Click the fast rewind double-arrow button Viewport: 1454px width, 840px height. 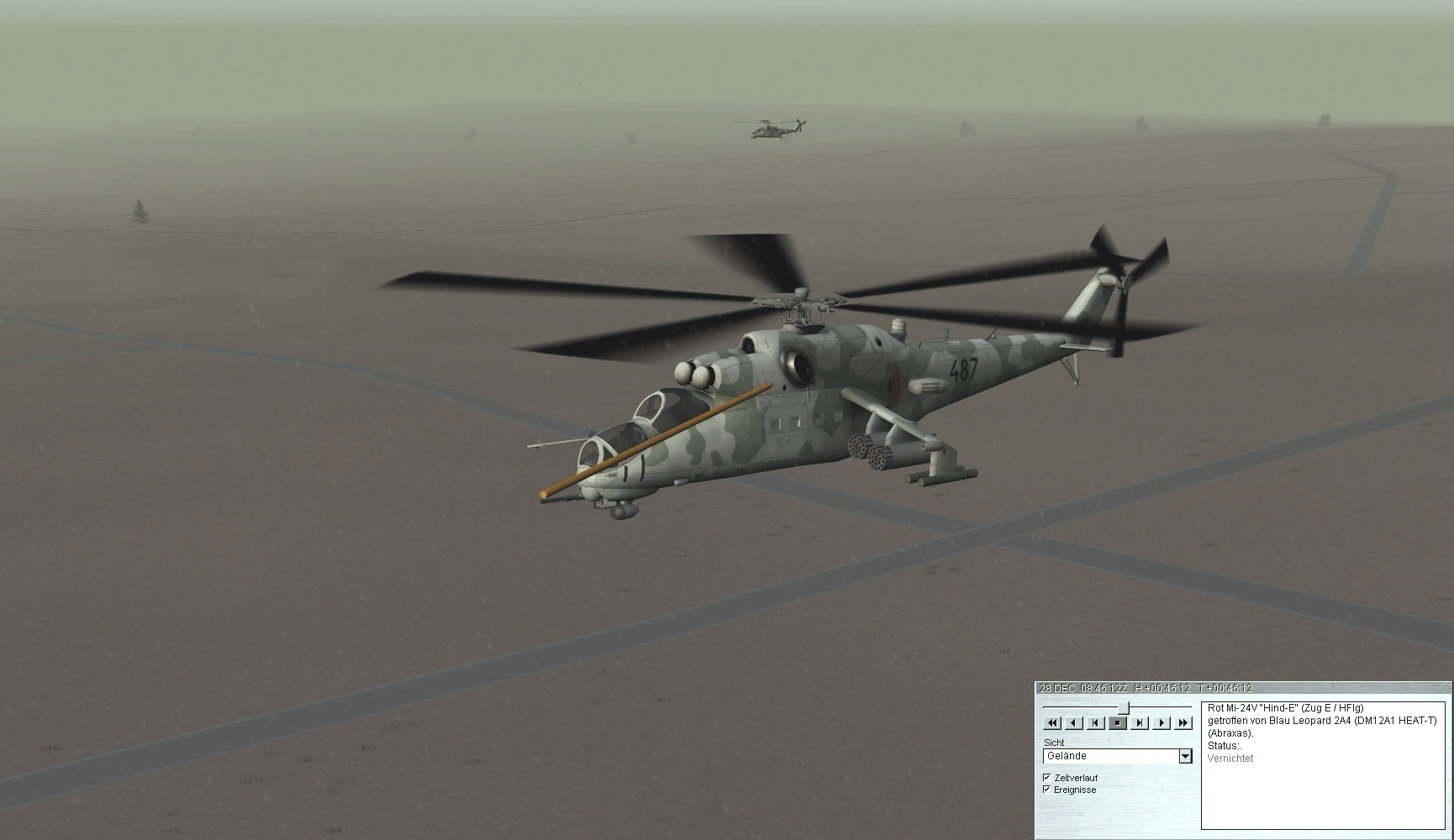coord(1051,722)
